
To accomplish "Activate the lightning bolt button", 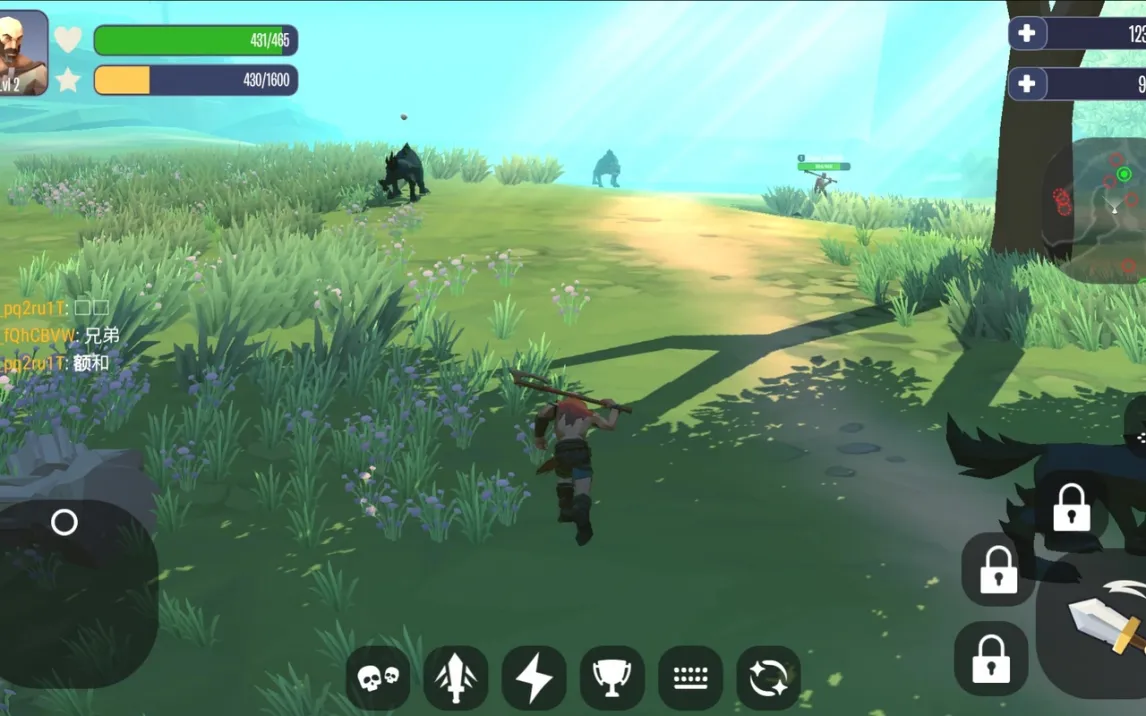I will point(534,678).
